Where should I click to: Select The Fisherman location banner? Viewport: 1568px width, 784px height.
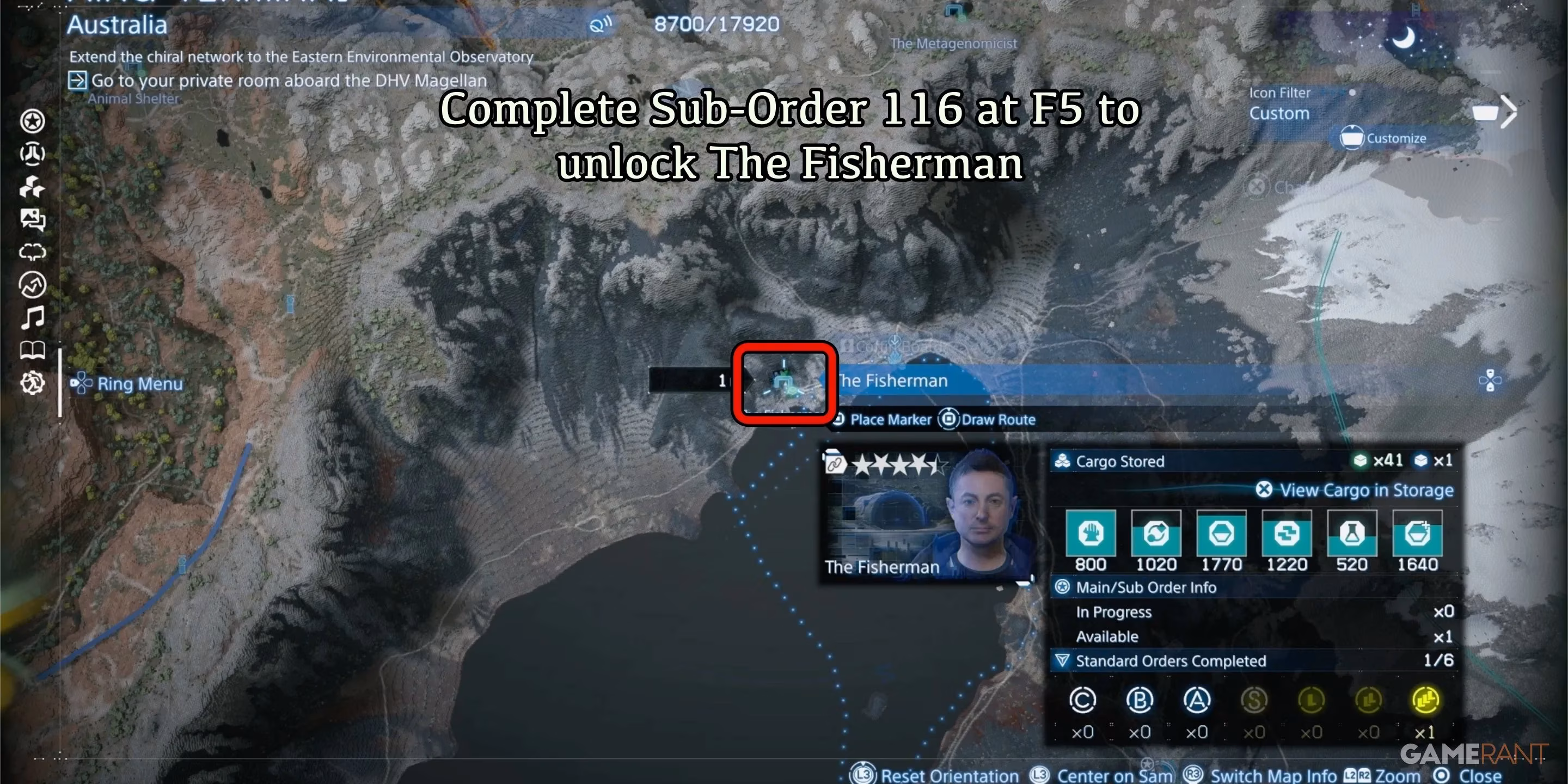892,381
